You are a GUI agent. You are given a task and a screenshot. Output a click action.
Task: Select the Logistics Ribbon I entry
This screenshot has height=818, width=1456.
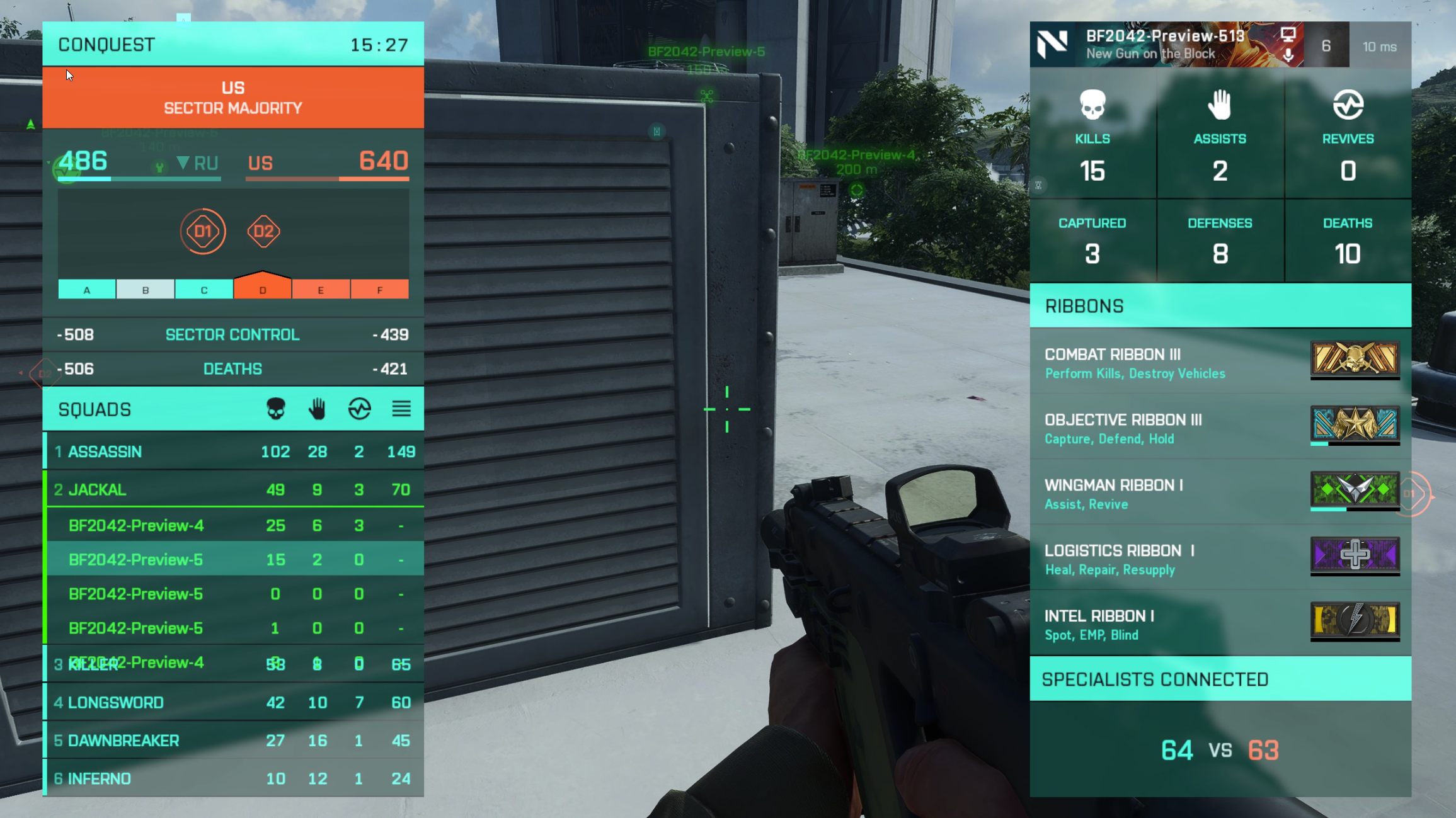pos(1220,559)
